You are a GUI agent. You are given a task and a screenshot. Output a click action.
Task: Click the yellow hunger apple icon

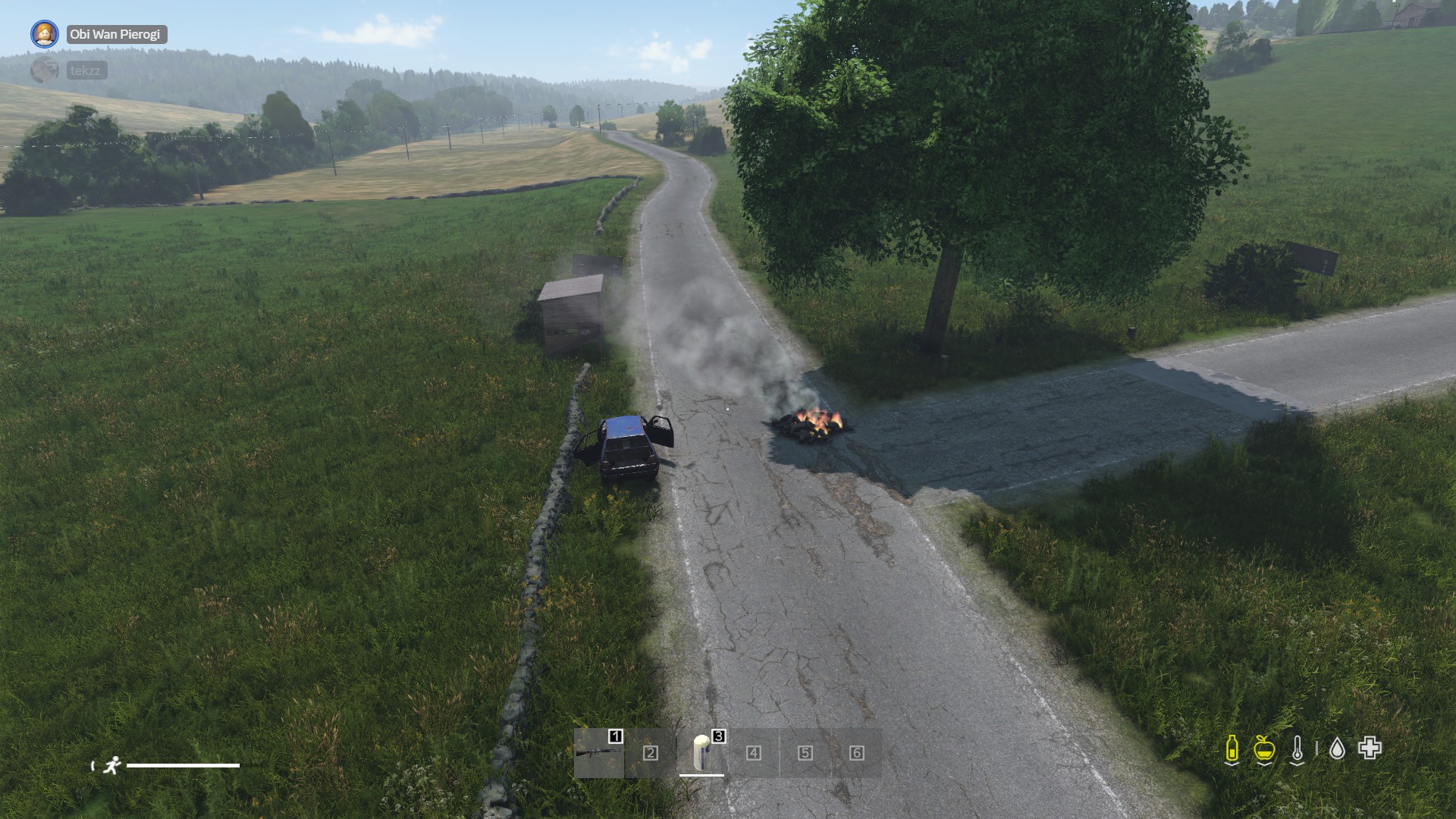pos(1263,749)
